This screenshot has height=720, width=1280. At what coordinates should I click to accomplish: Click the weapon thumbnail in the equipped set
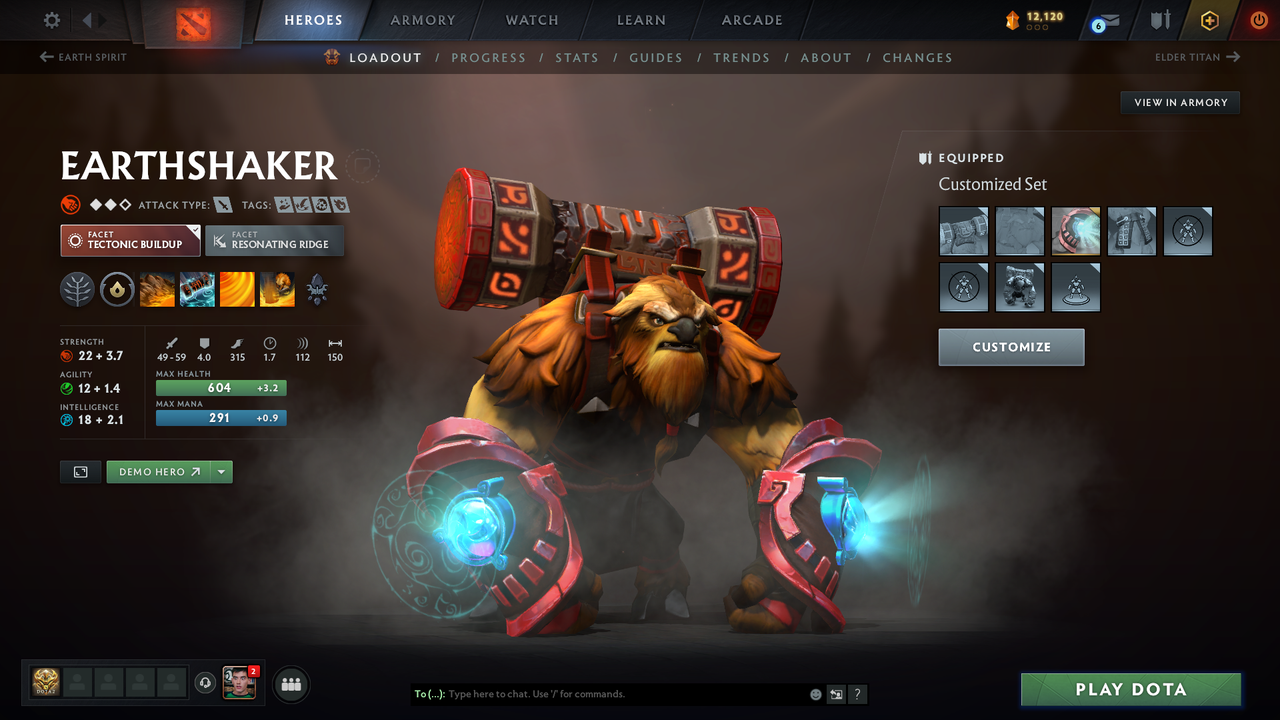[x=963, y=231]
